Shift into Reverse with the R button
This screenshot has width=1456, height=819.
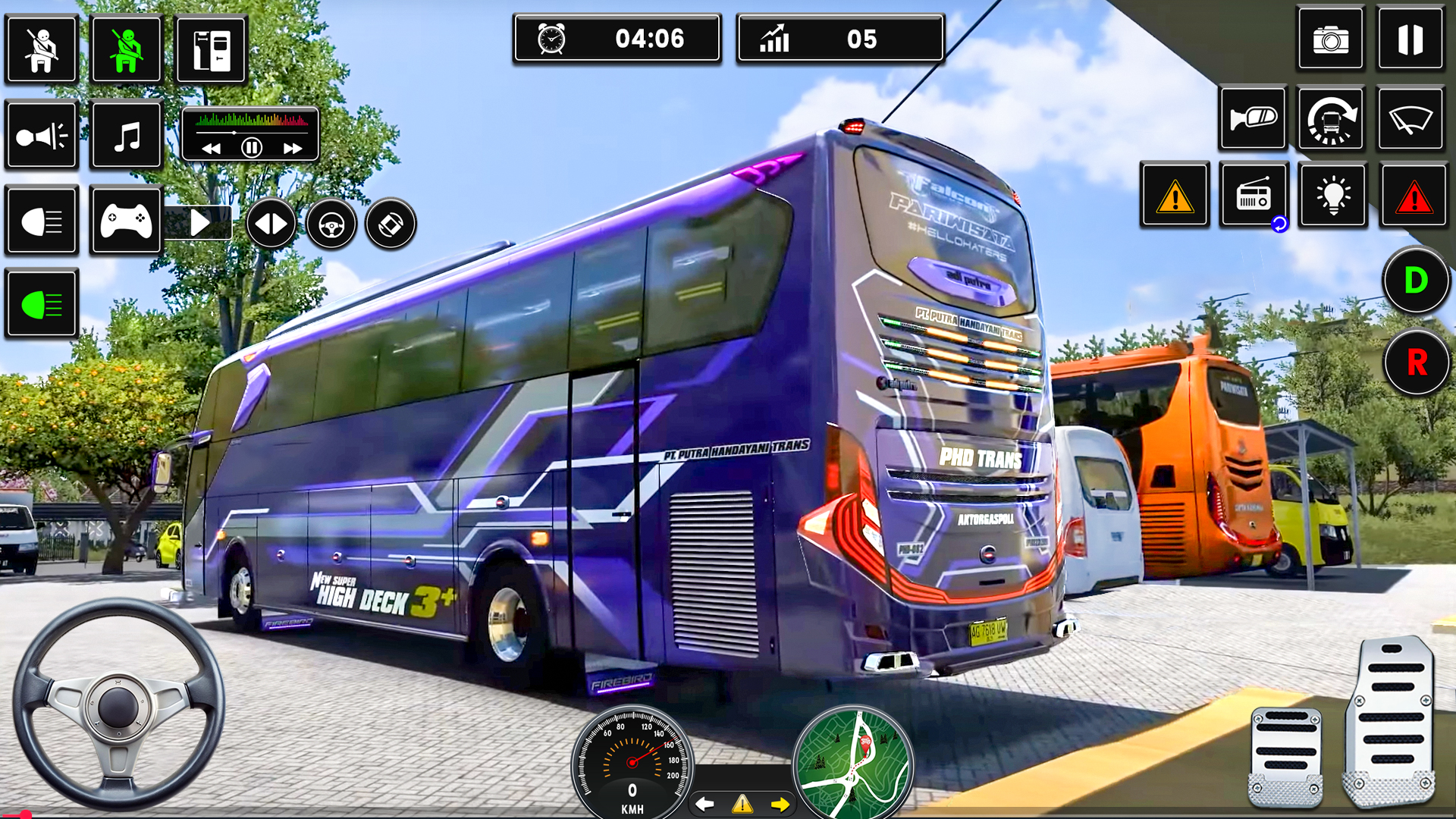click(x=1415, y=362)
